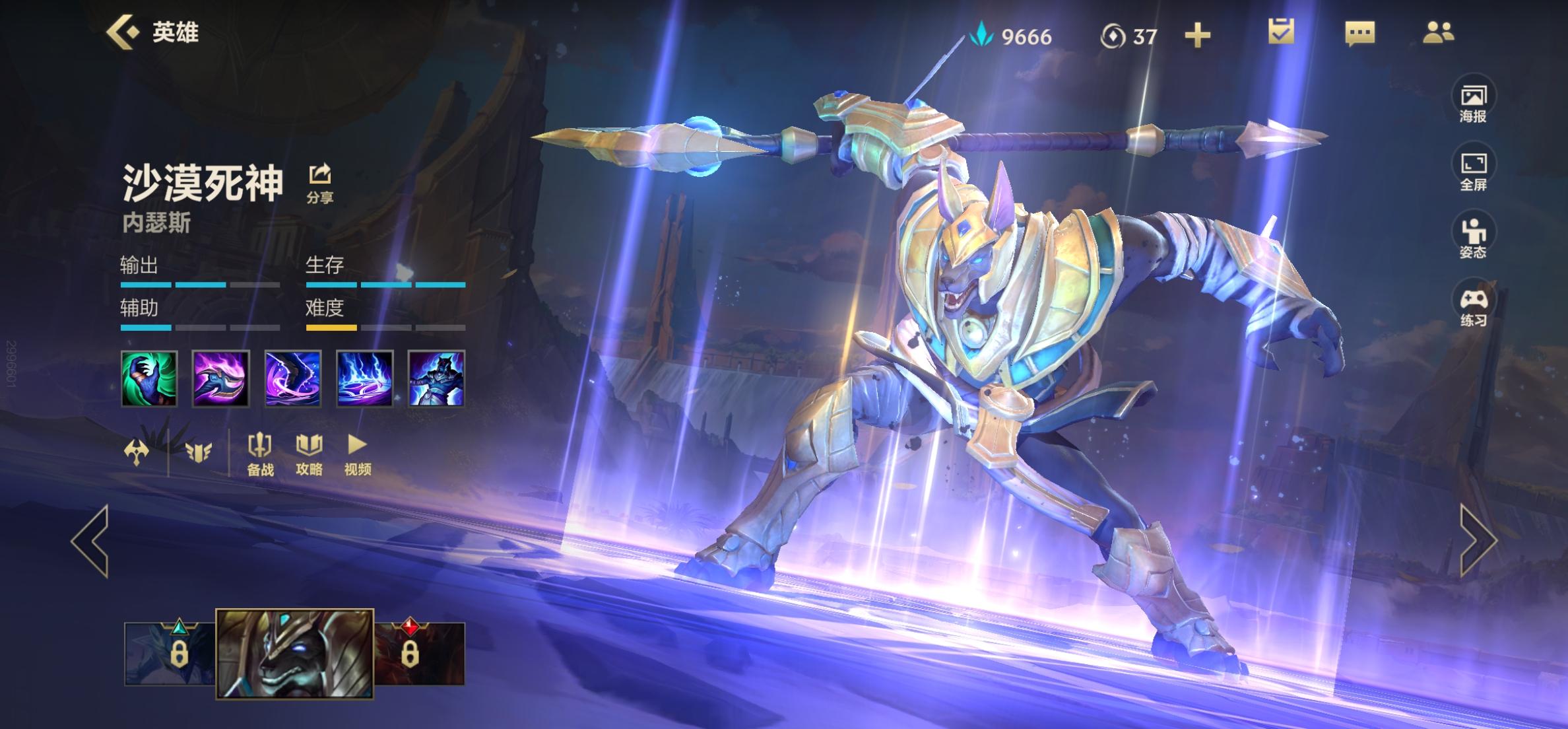View the 海报 poster art

coord(1473,103)
